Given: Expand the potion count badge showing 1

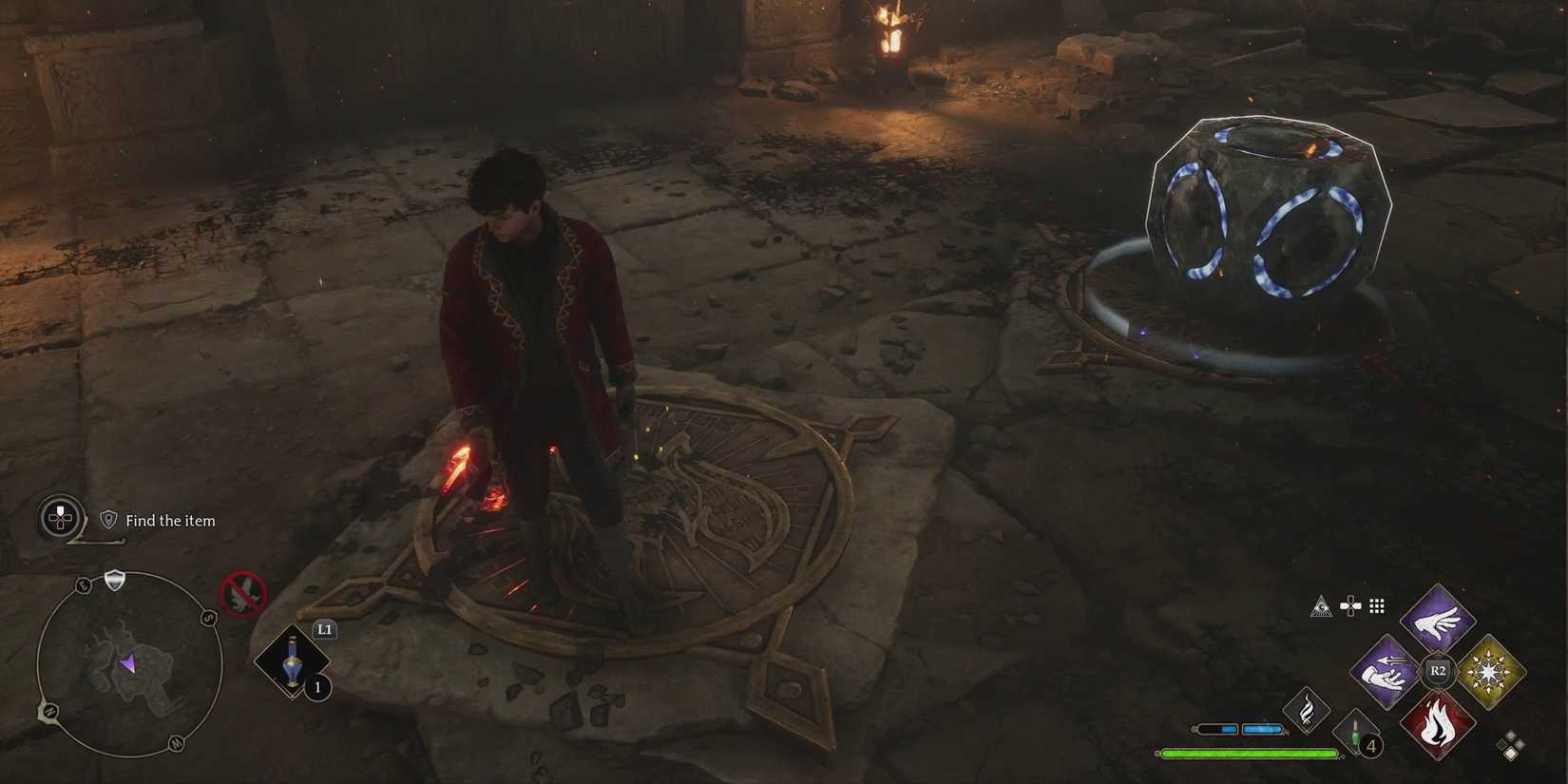Looking at the screenshot, I should click(316, 689).
